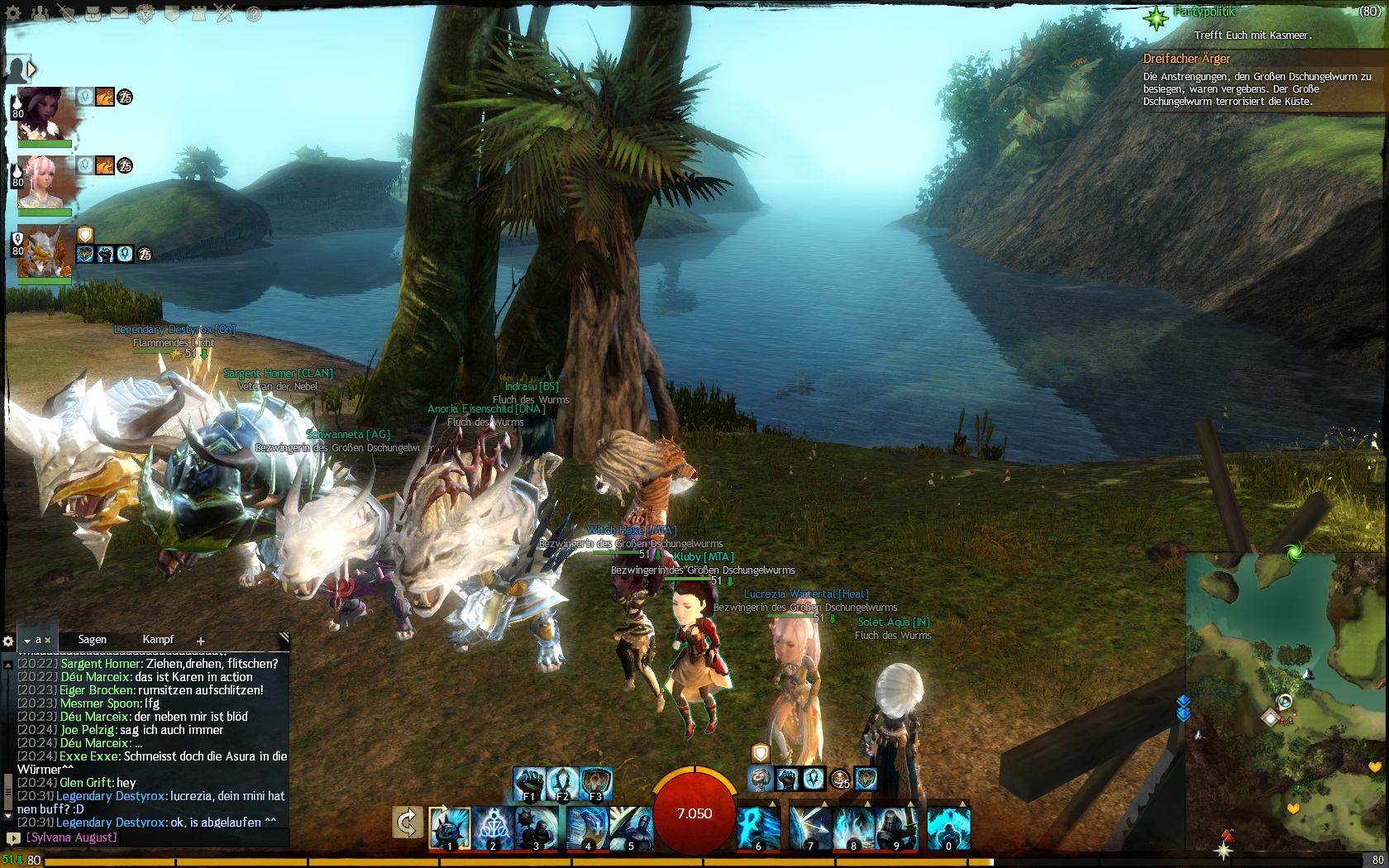Switch to the Sagen chat tab
1389x868 pixels.
(x=92, y=639)
